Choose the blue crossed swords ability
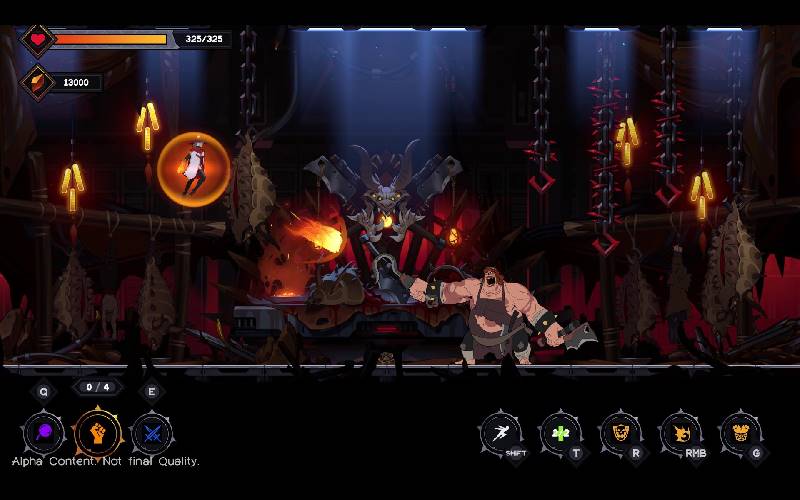This screenshot has width=800, height=500. pyautogui.click(x=152, y=434)
